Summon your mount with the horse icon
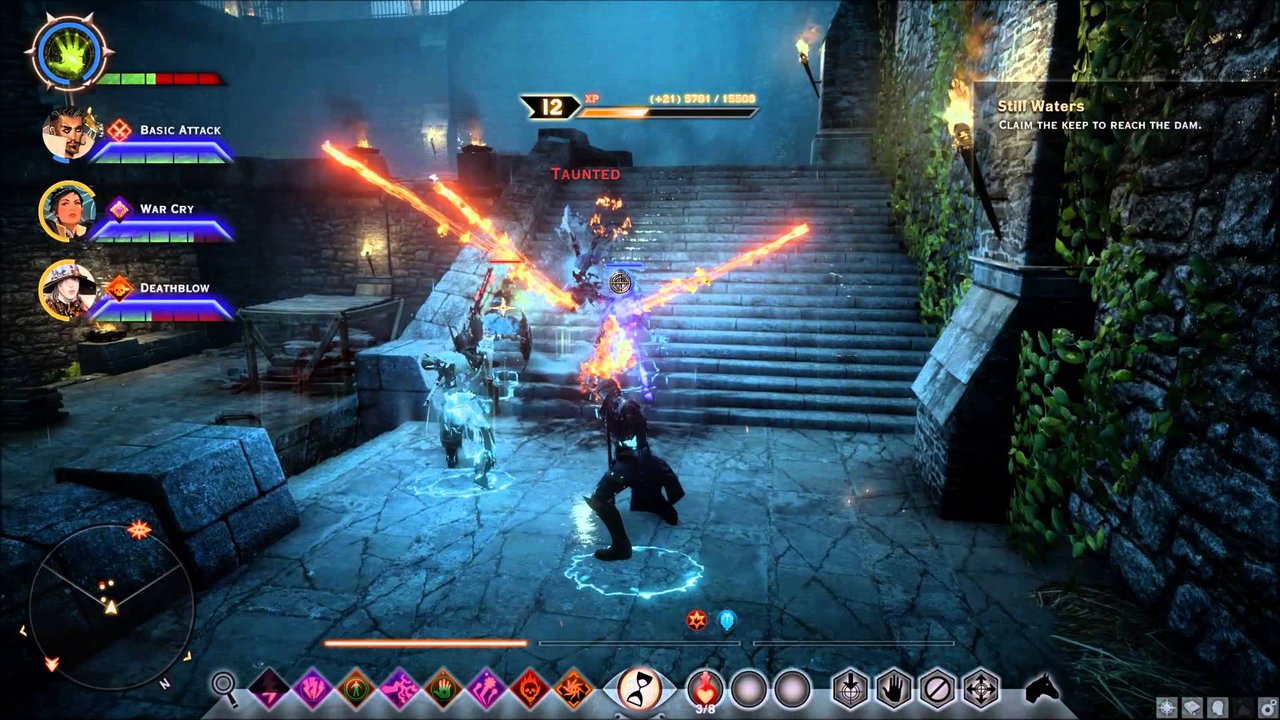The width and height of the screenshot is (1280, 720). [1040, 688]
